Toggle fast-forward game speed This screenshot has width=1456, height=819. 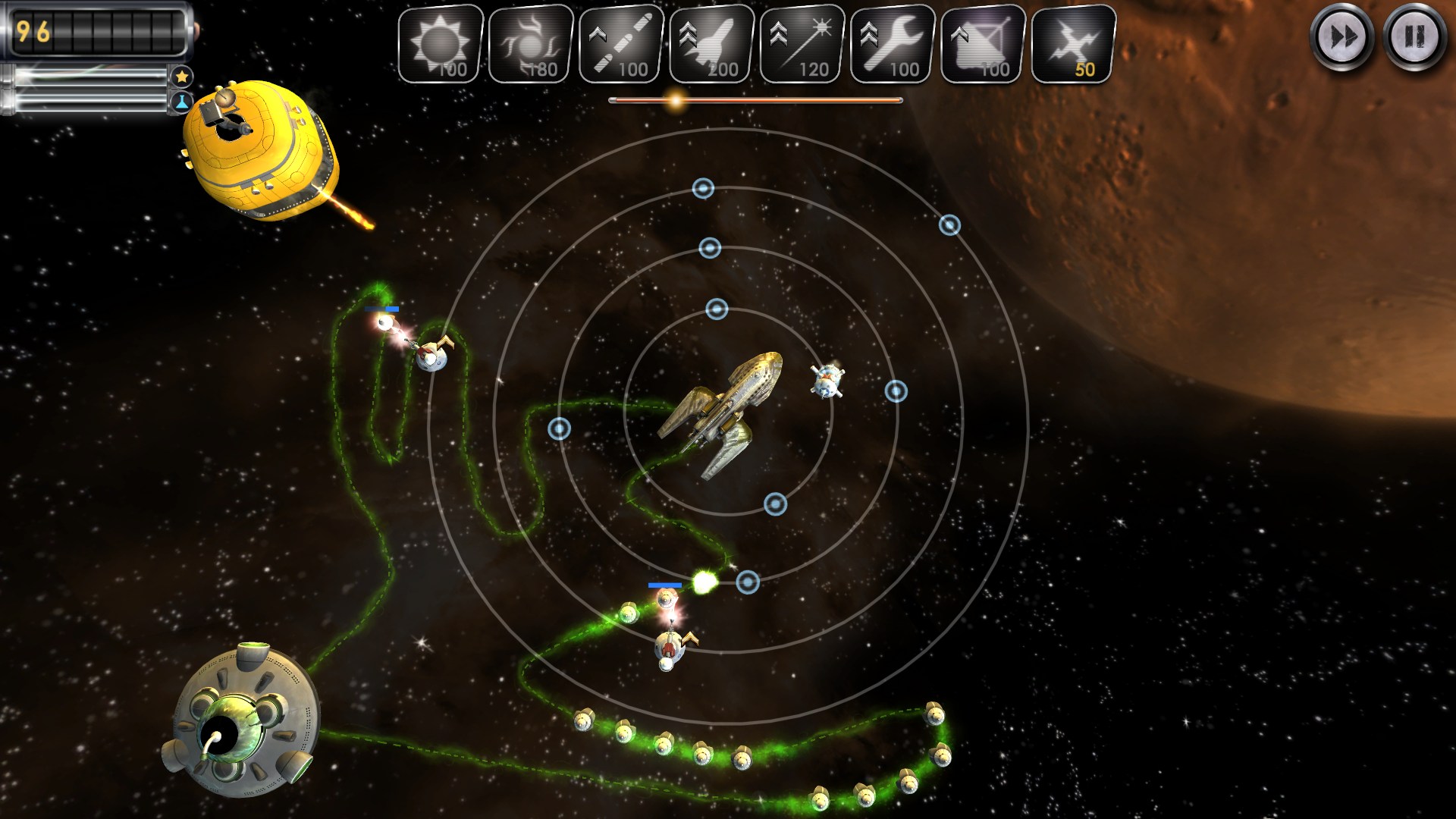tap(1341, 36)
